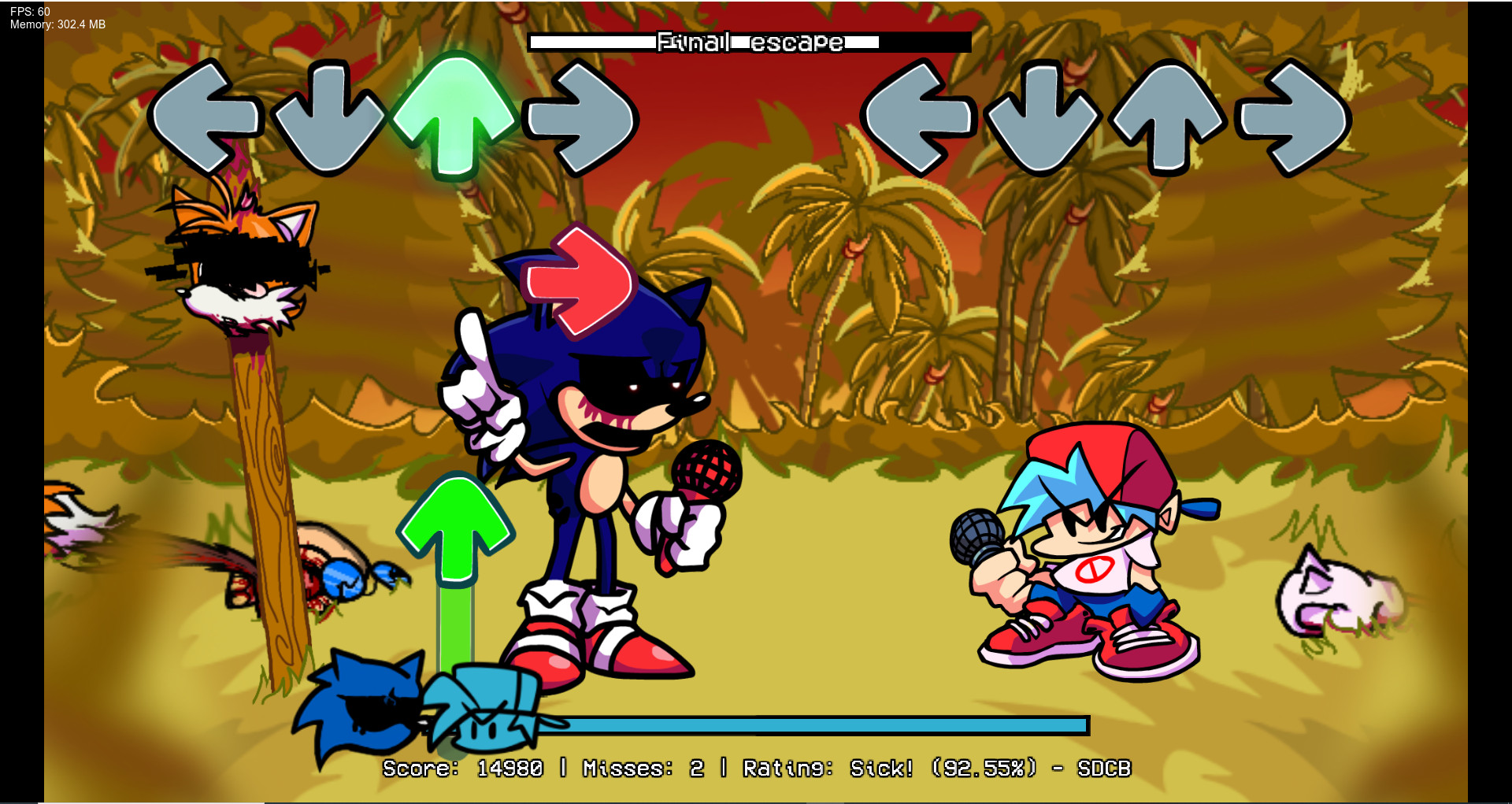Hit the gray down arrow beside the glowing note

[328, 118]
